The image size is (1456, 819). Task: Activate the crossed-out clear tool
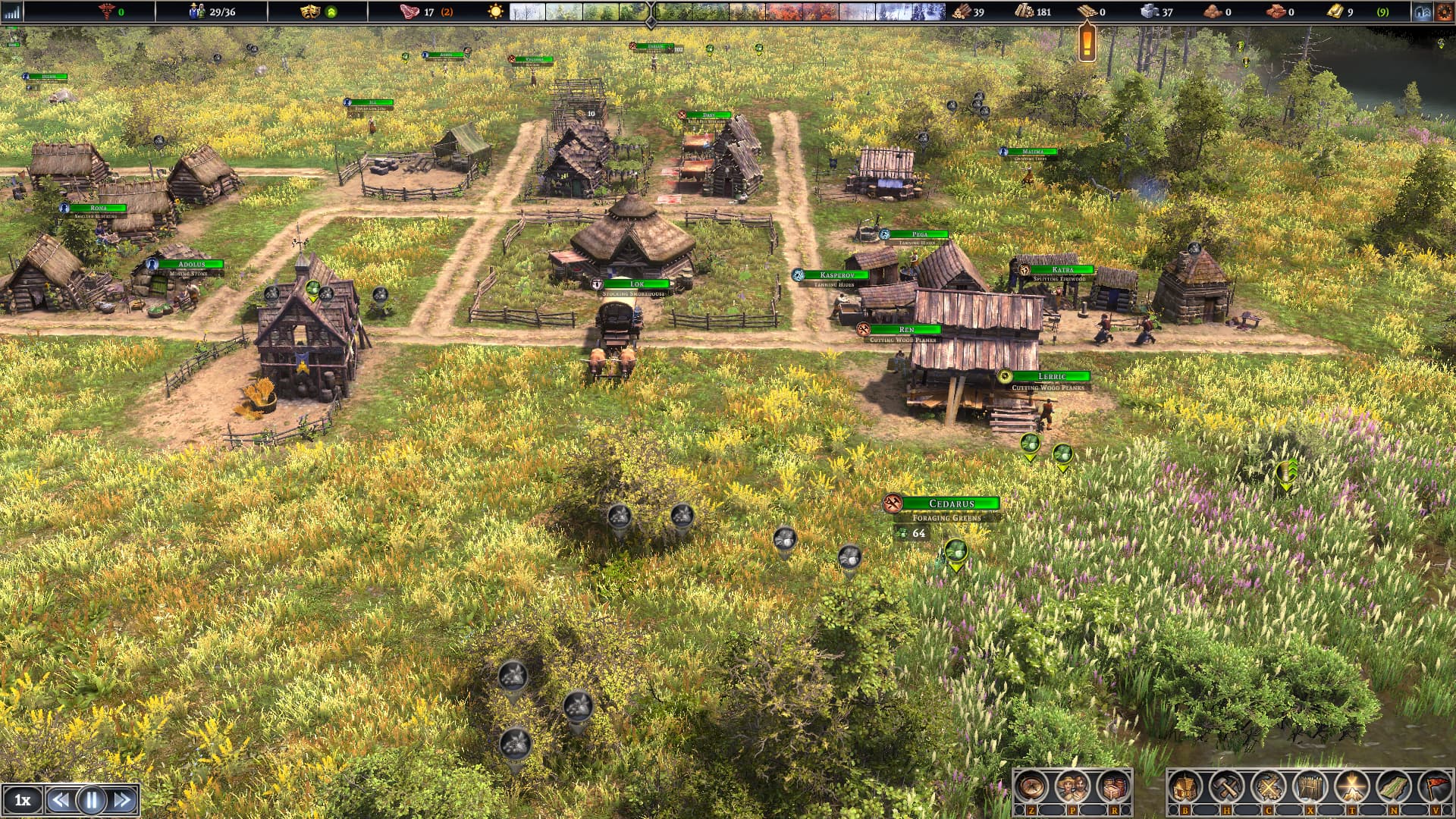tap(1268, 788)
